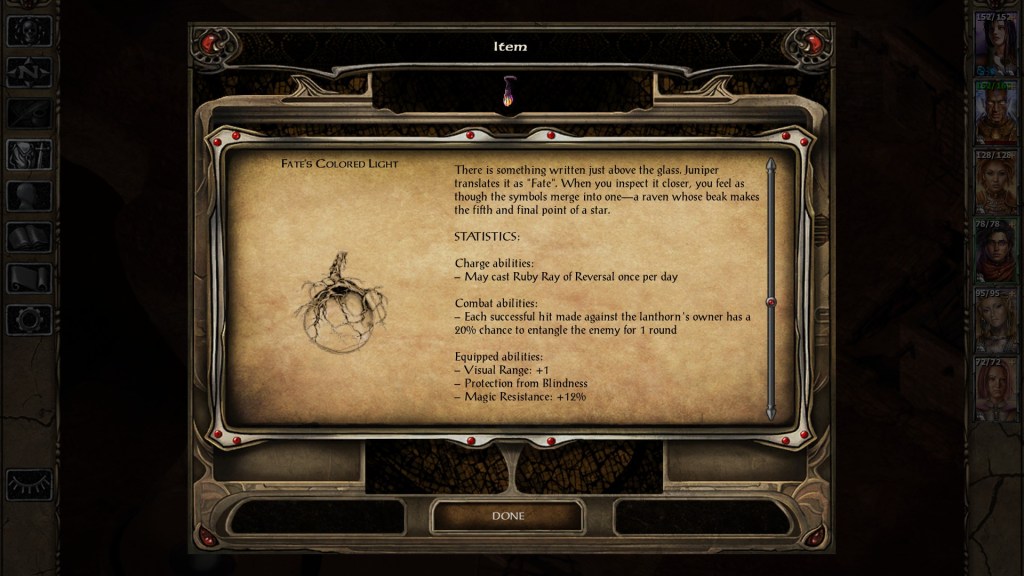The image size is (1024, 576).
Task: Open the inventory screen from the sidebar
Action: click(29, 154)
